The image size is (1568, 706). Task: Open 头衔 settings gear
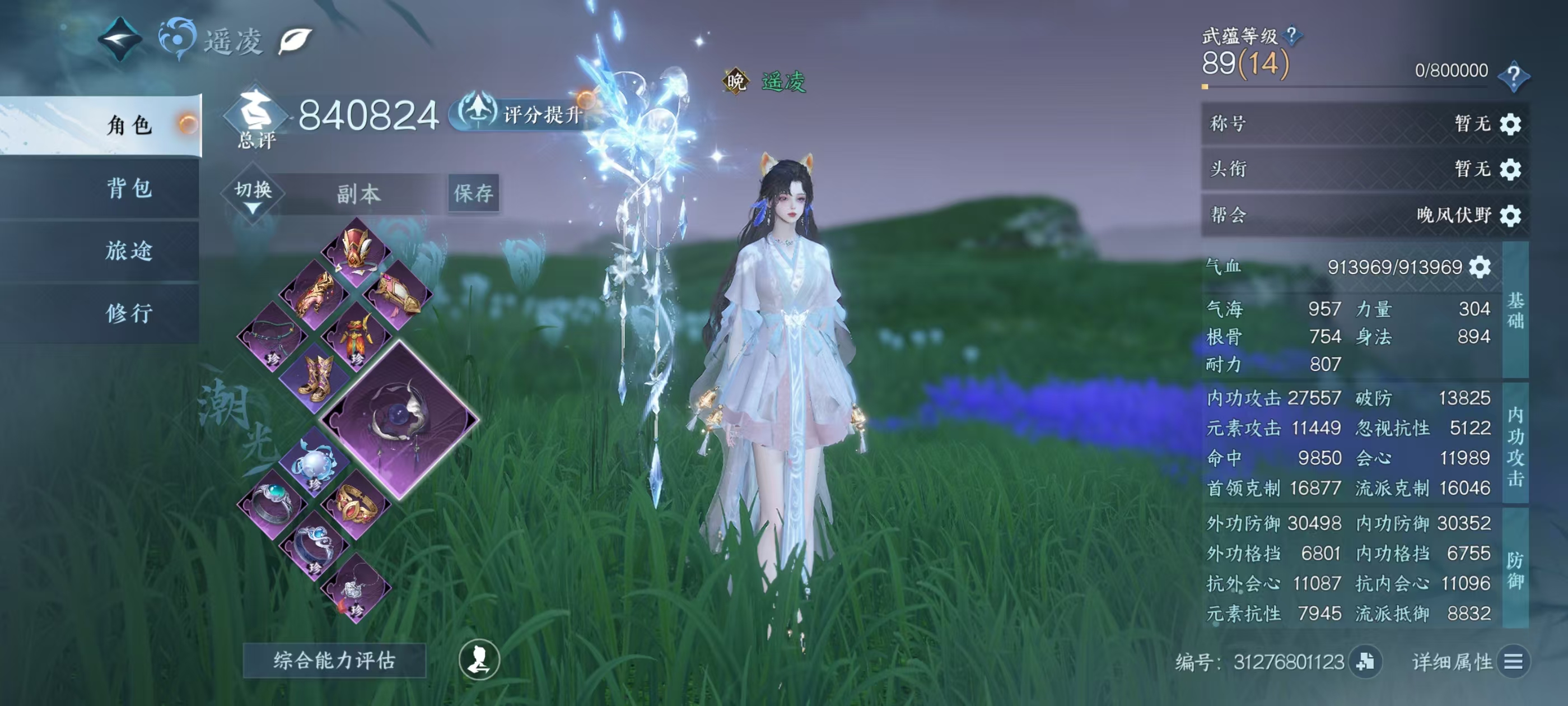[1510, 169]
